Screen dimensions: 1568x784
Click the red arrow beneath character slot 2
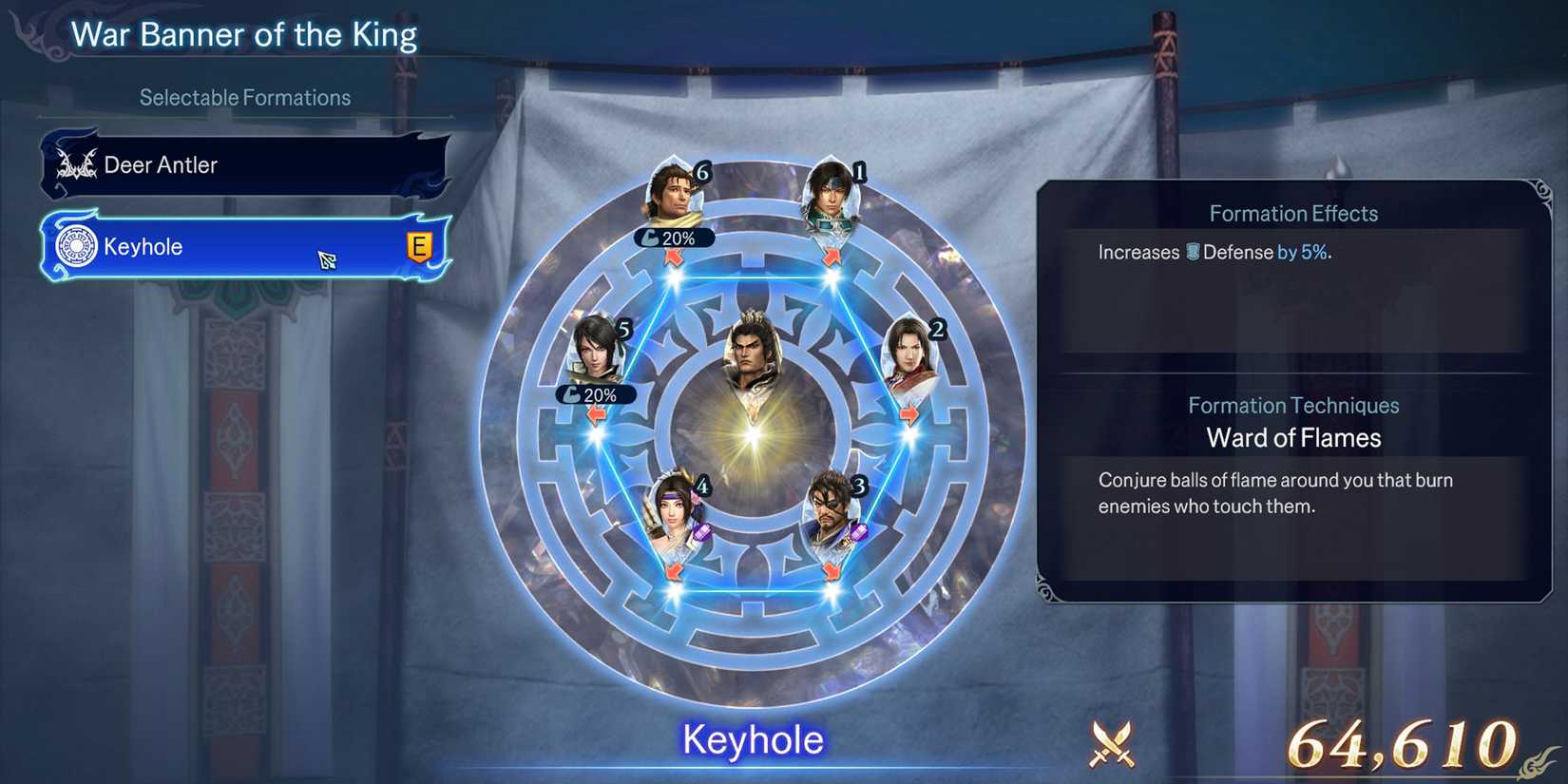910,412
